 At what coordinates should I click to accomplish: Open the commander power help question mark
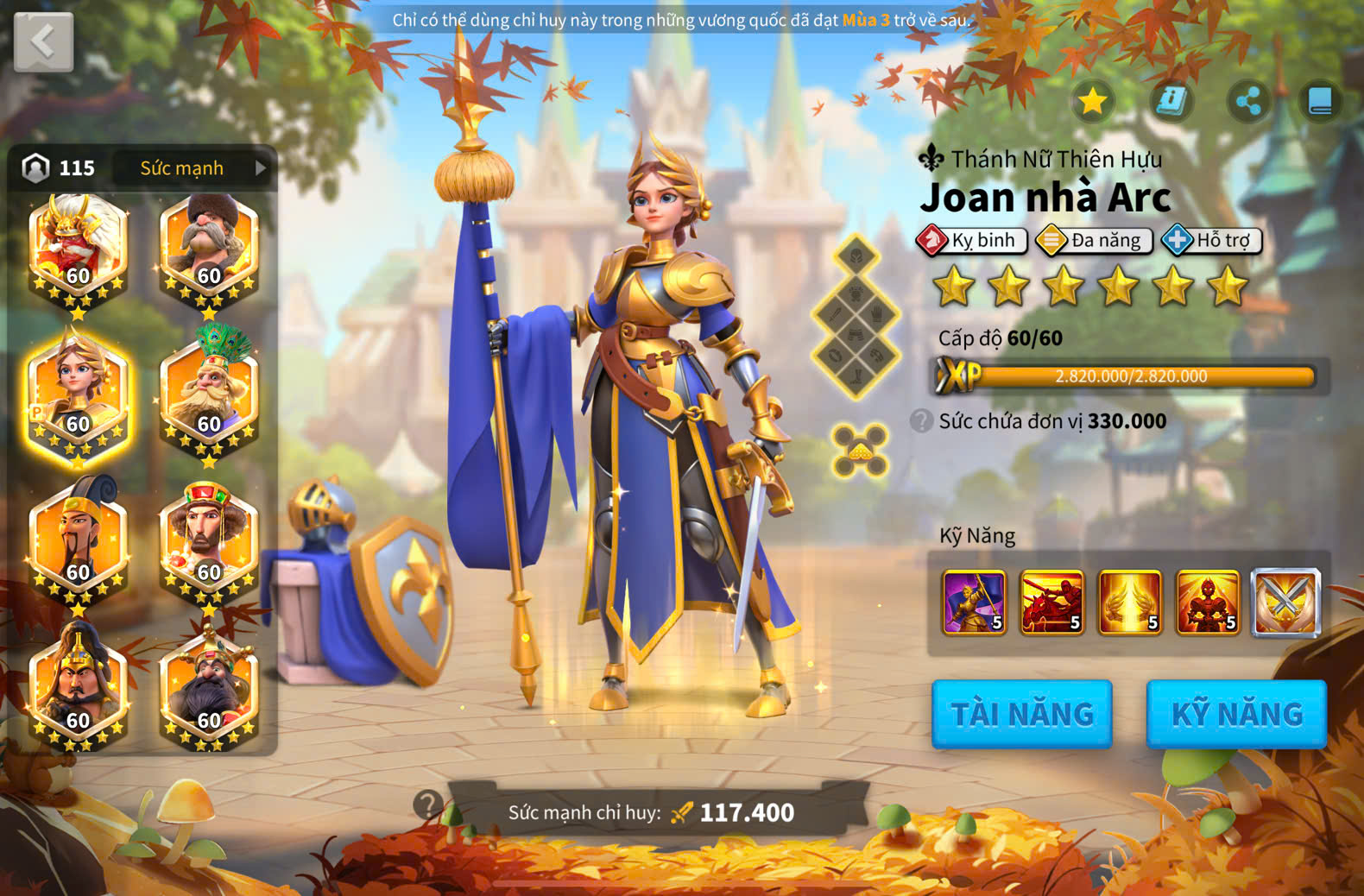pyautogui.click(x=427, y=805)
